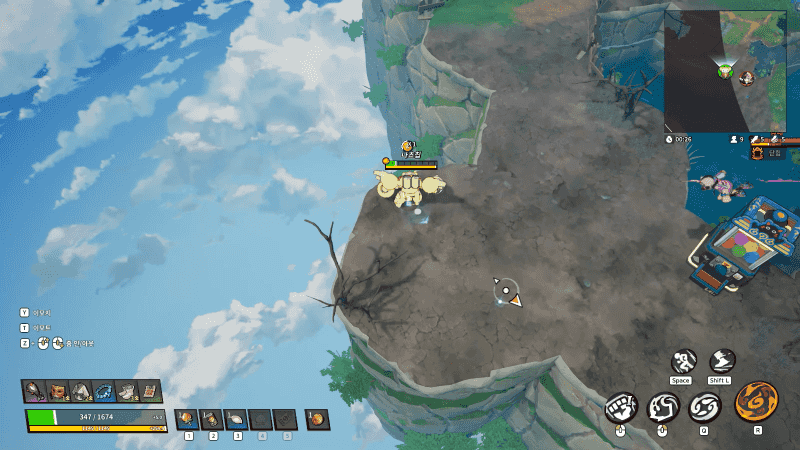Use the orange orb consumable slot
This screenshot has width=800, height=450.
coord(316,419)
